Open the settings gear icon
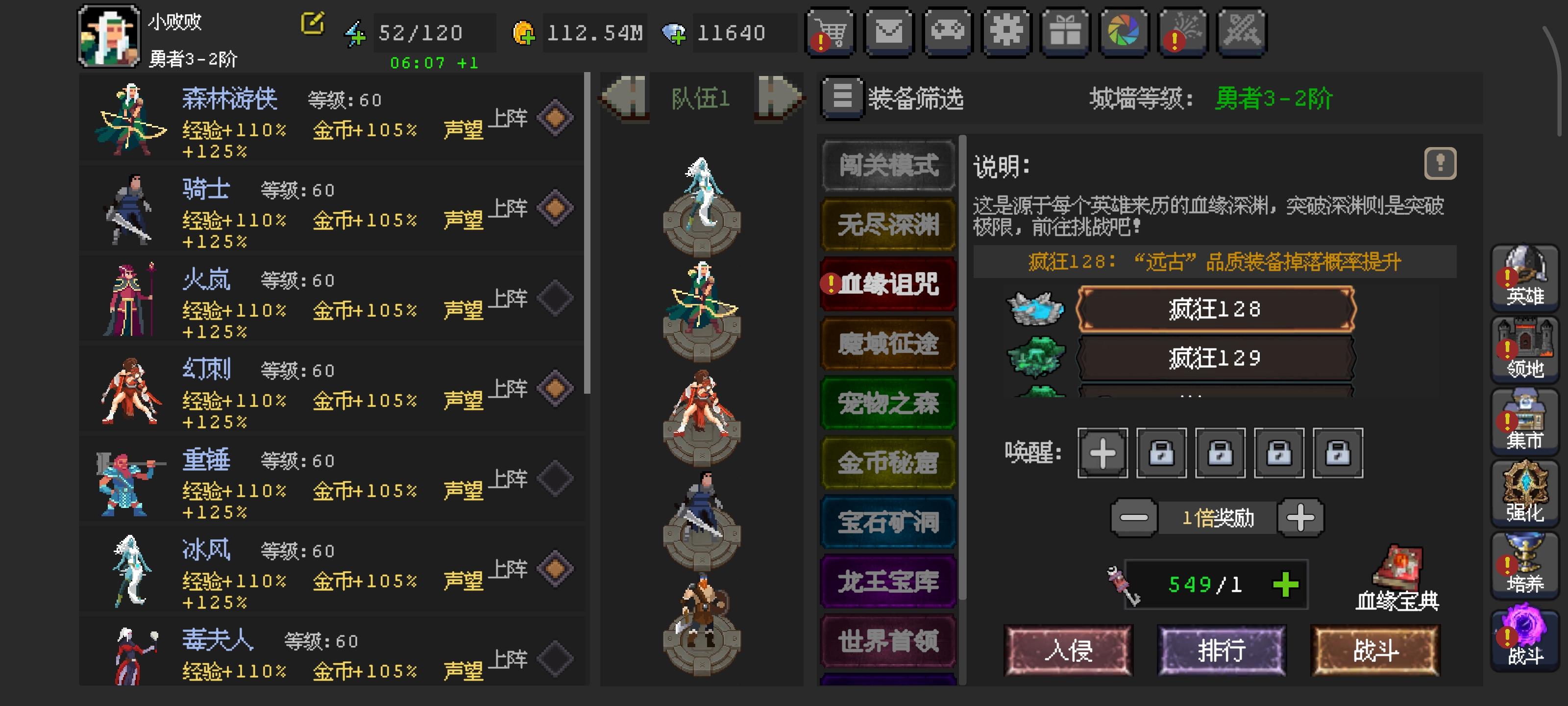The height and width of the screenshot is (706, 1568). [1007, 32]
